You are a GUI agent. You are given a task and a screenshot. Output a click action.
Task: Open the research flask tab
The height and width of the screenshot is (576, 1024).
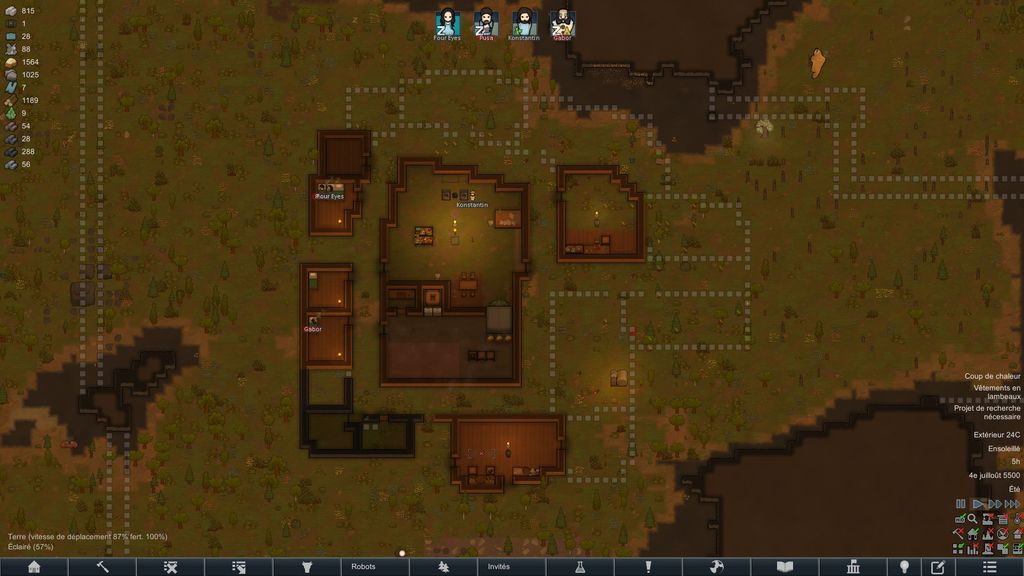(x=579, y=567)
